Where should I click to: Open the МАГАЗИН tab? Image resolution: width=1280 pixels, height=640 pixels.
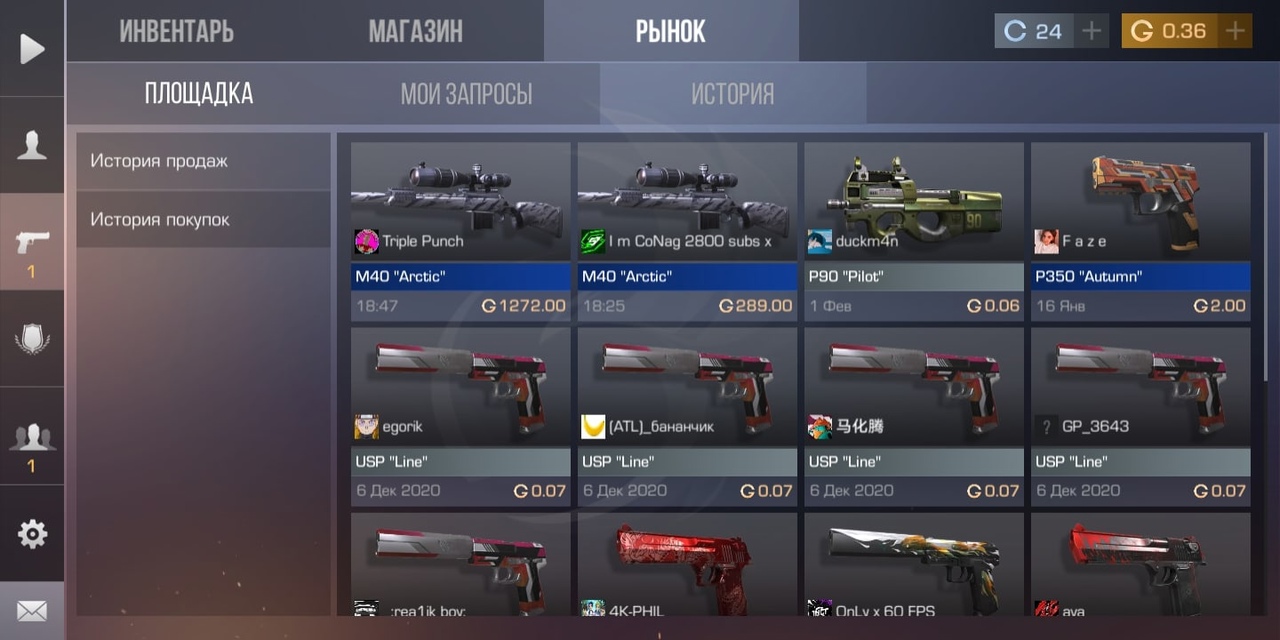point(415,31)
